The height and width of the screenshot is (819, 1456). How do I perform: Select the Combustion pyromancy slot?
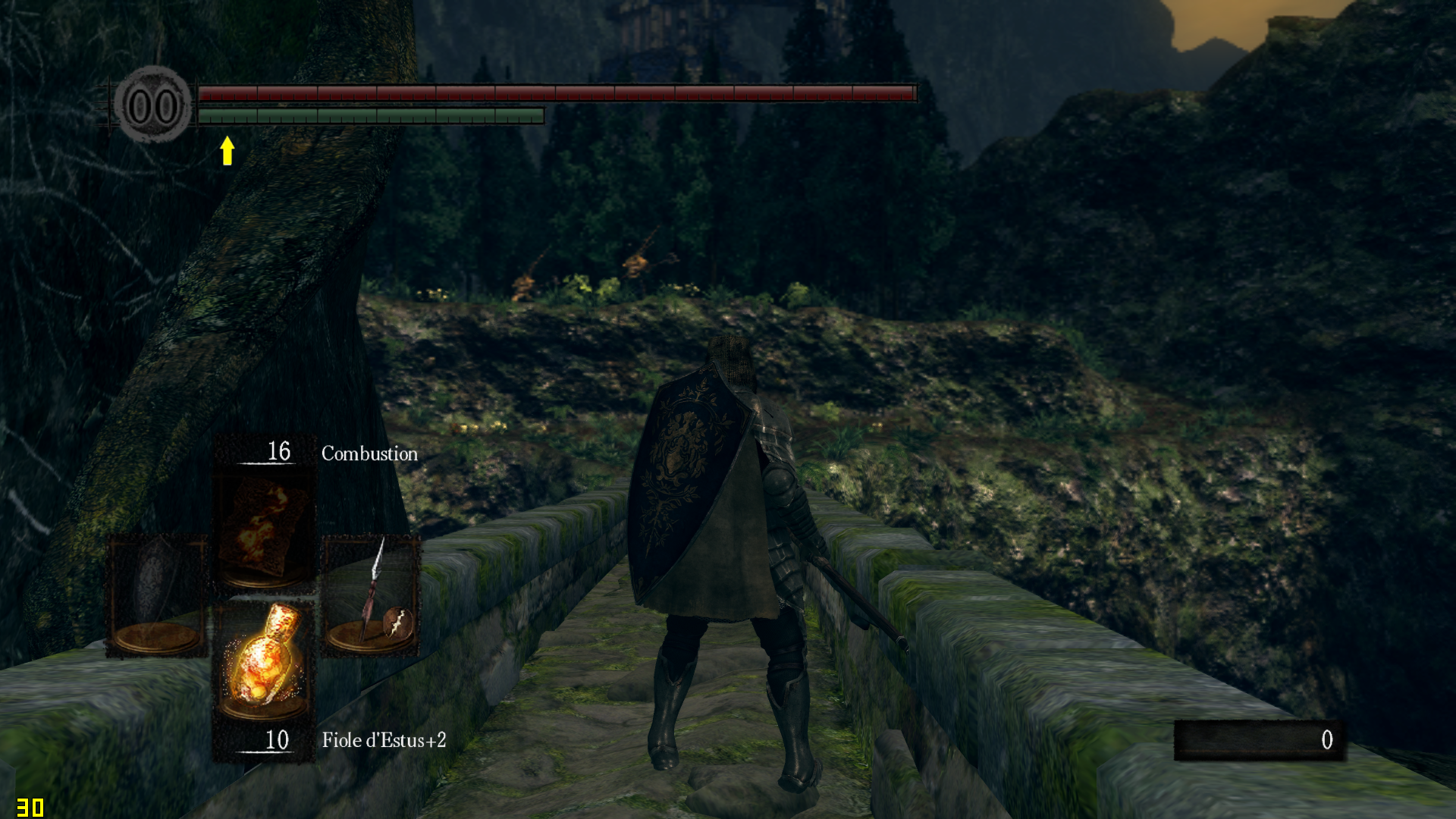[263, 529]
